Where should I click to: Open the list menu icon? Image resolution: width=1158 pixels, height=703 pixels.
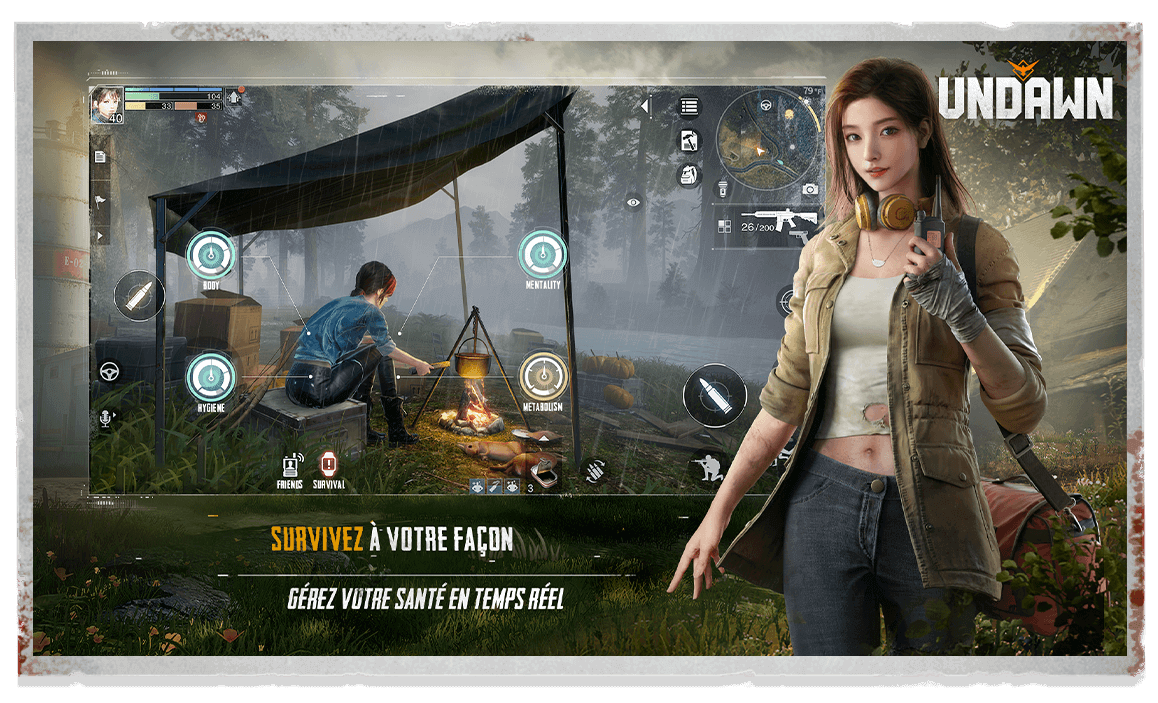pyautogui.click(x=689, y=107)
